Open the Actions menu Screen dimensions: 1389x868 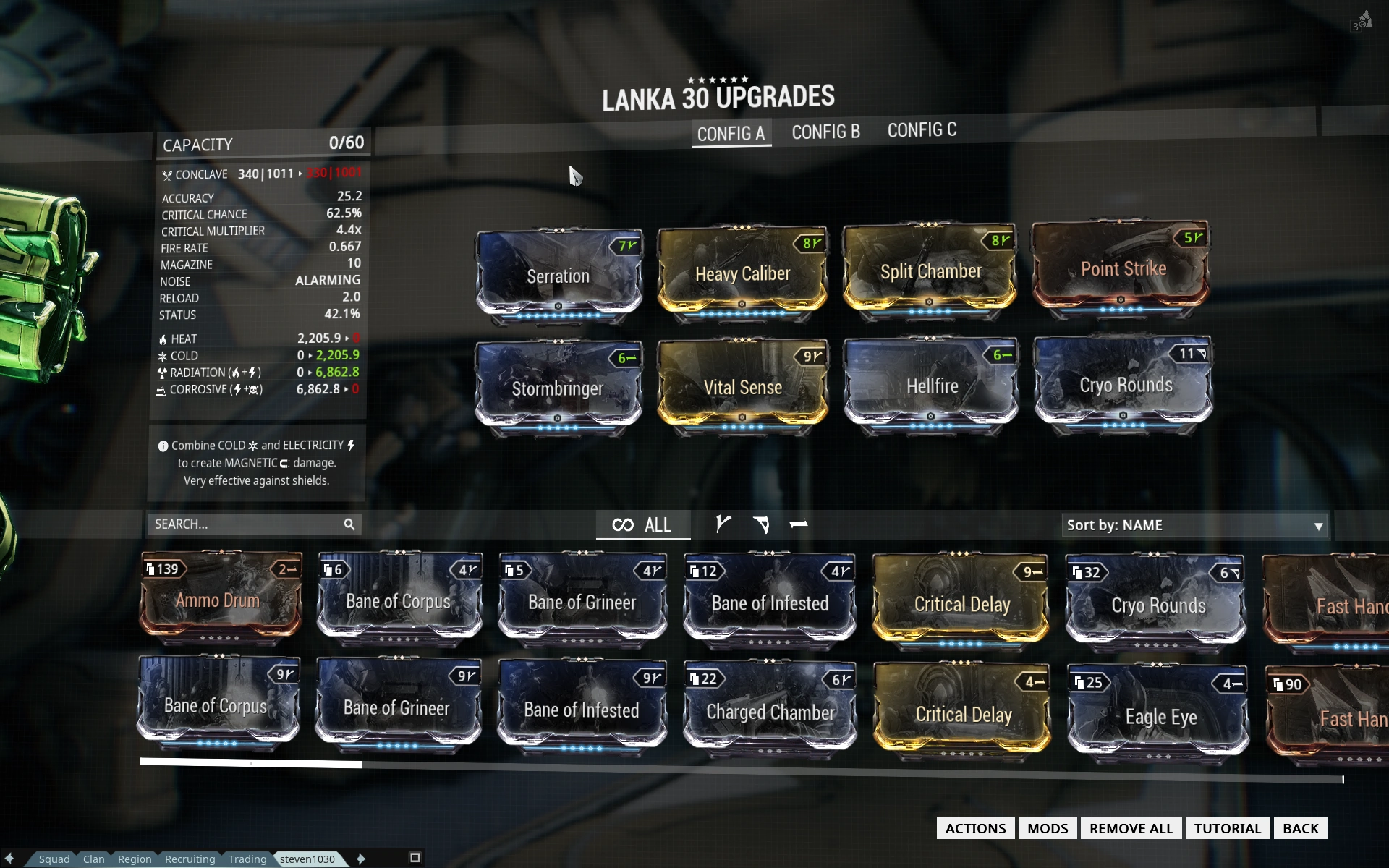tap(975, 829)
